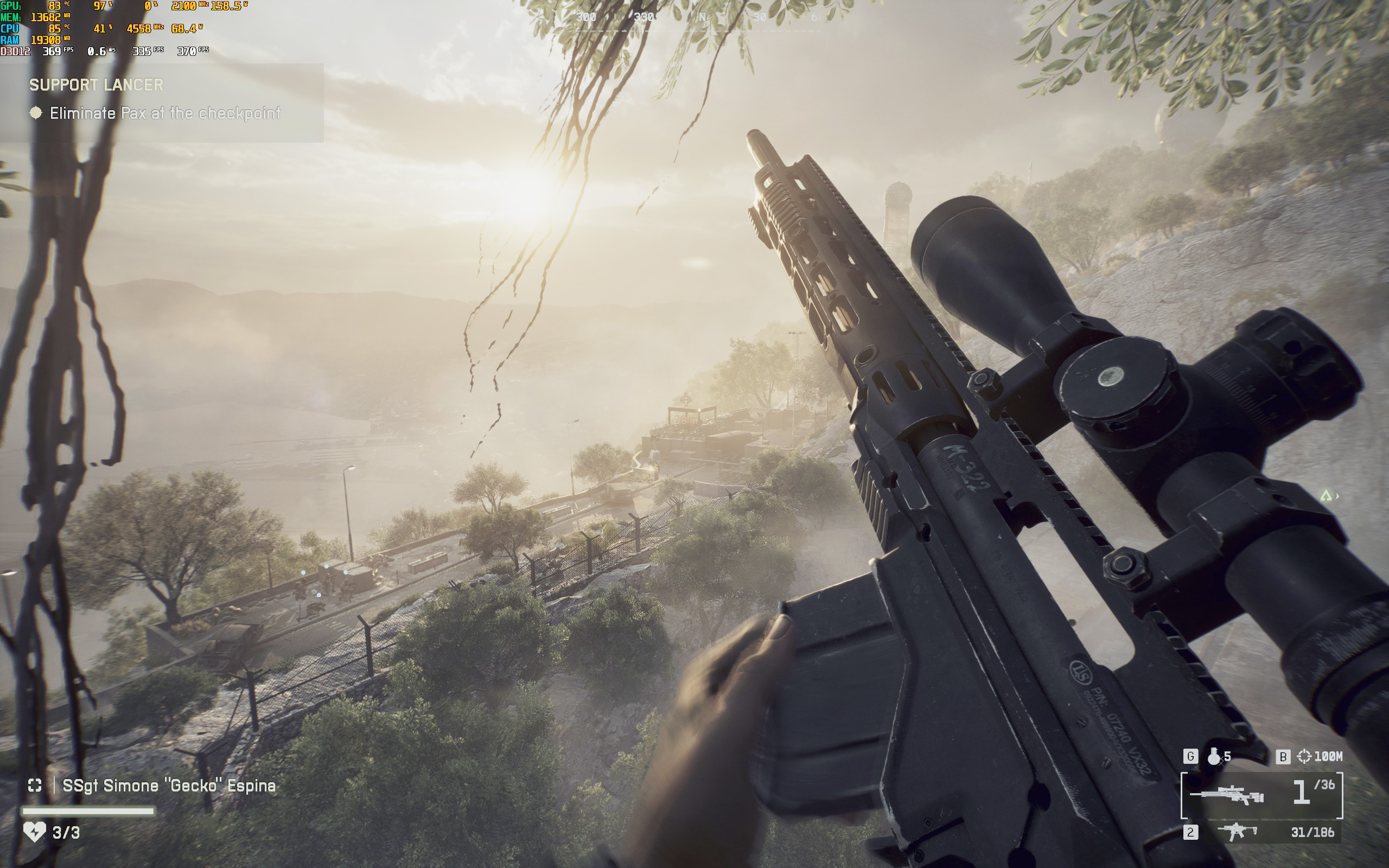This screenshot has width=1389, height=868.
Task: Click the green squadmate triangle marker
Action: (x=1326, y=495)
